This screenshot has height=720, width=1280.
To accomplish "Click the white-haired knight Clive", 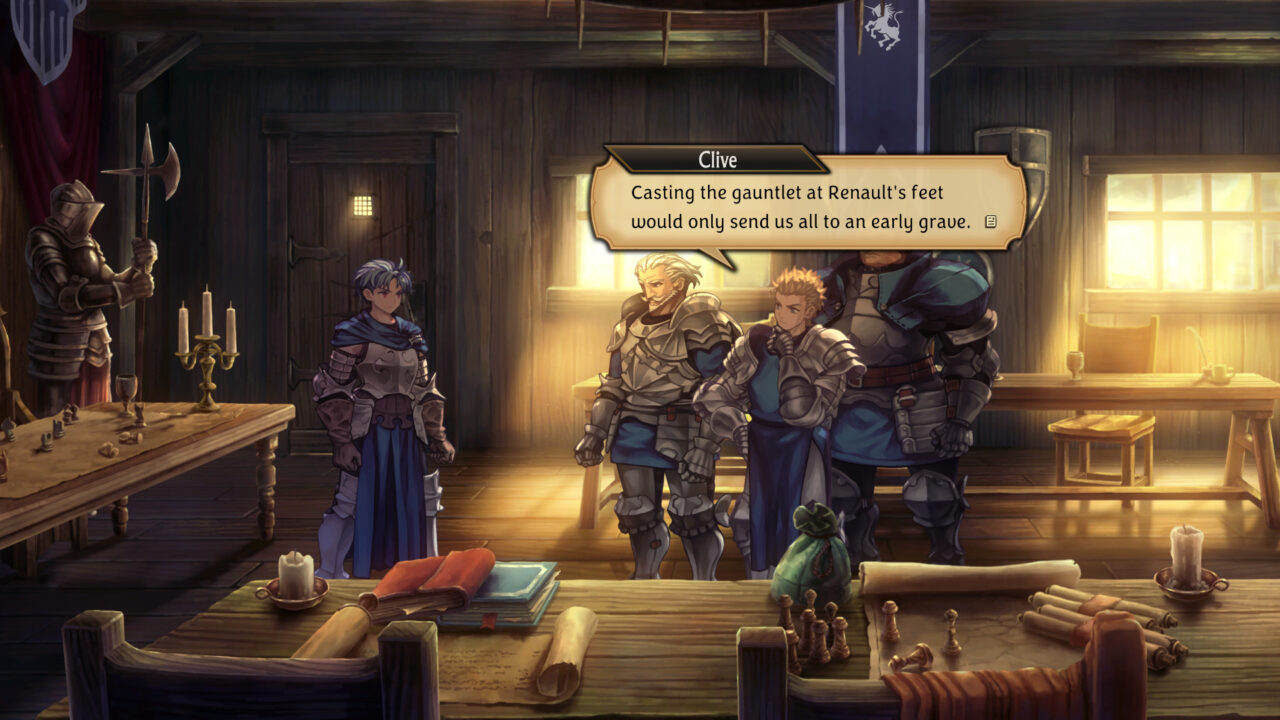I will coord(655,350).
